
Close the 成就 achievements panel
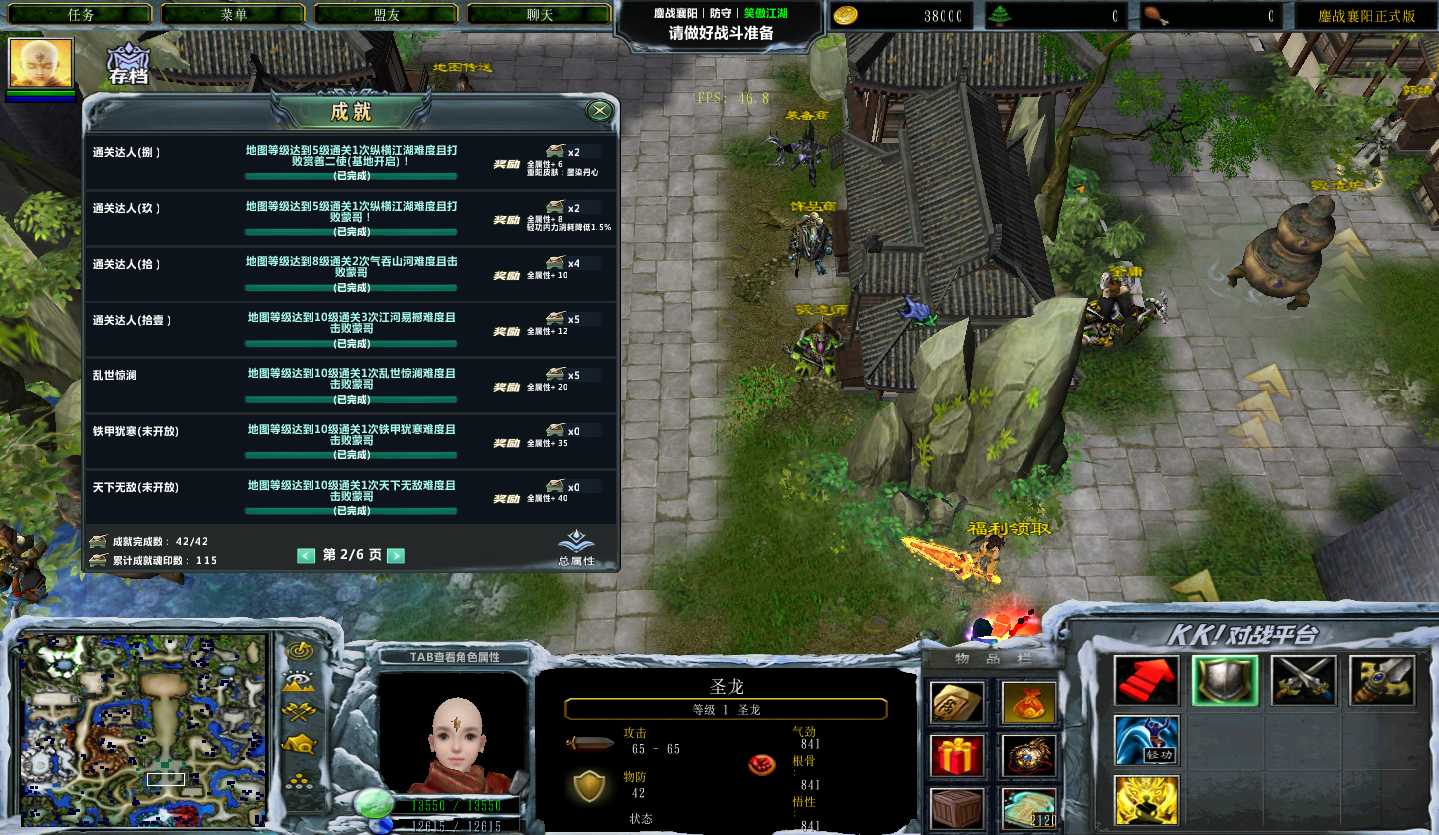[x=599, y=110]
